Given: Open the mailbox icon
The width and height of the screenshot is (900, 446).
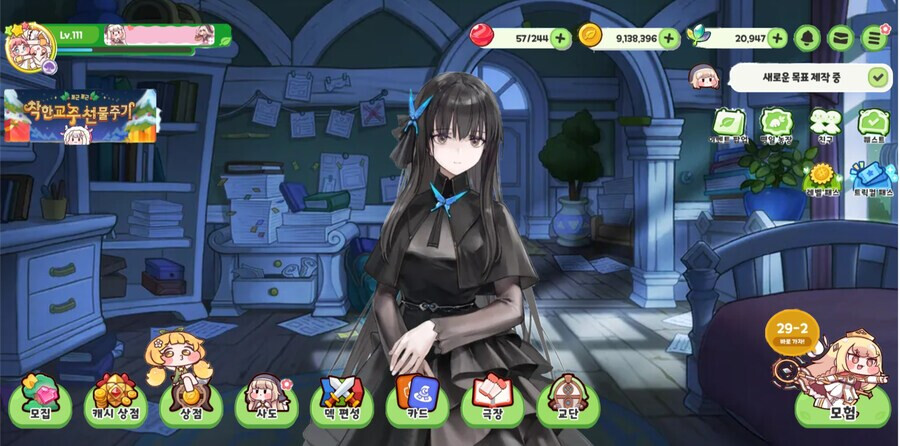Looking at the screenshot, I should coord(842,38).
